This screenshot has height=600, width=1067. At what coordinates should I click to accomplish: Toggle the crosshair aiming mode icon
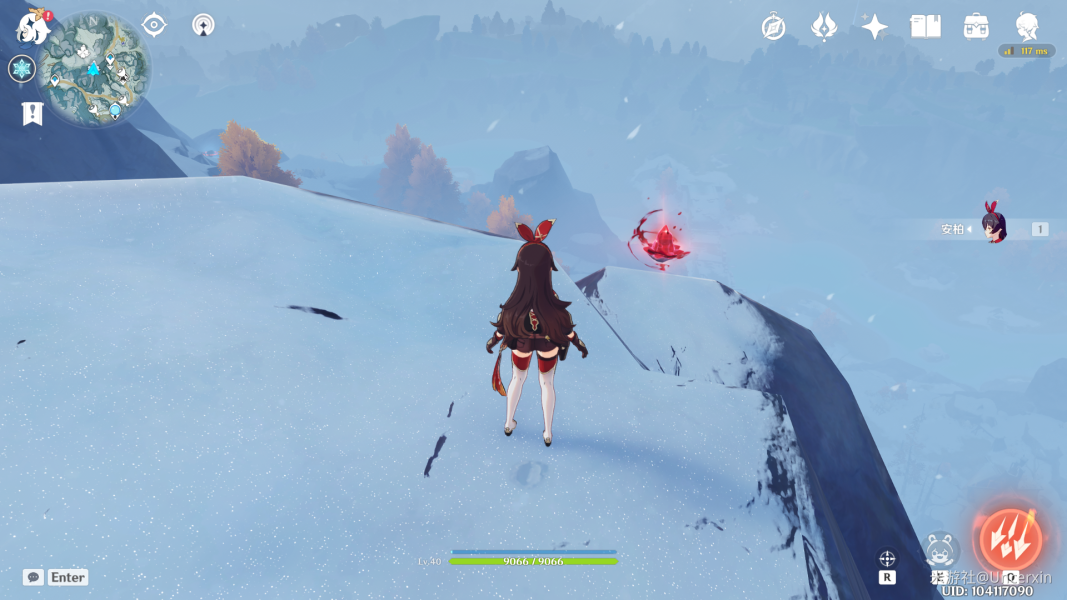[887, 559]
